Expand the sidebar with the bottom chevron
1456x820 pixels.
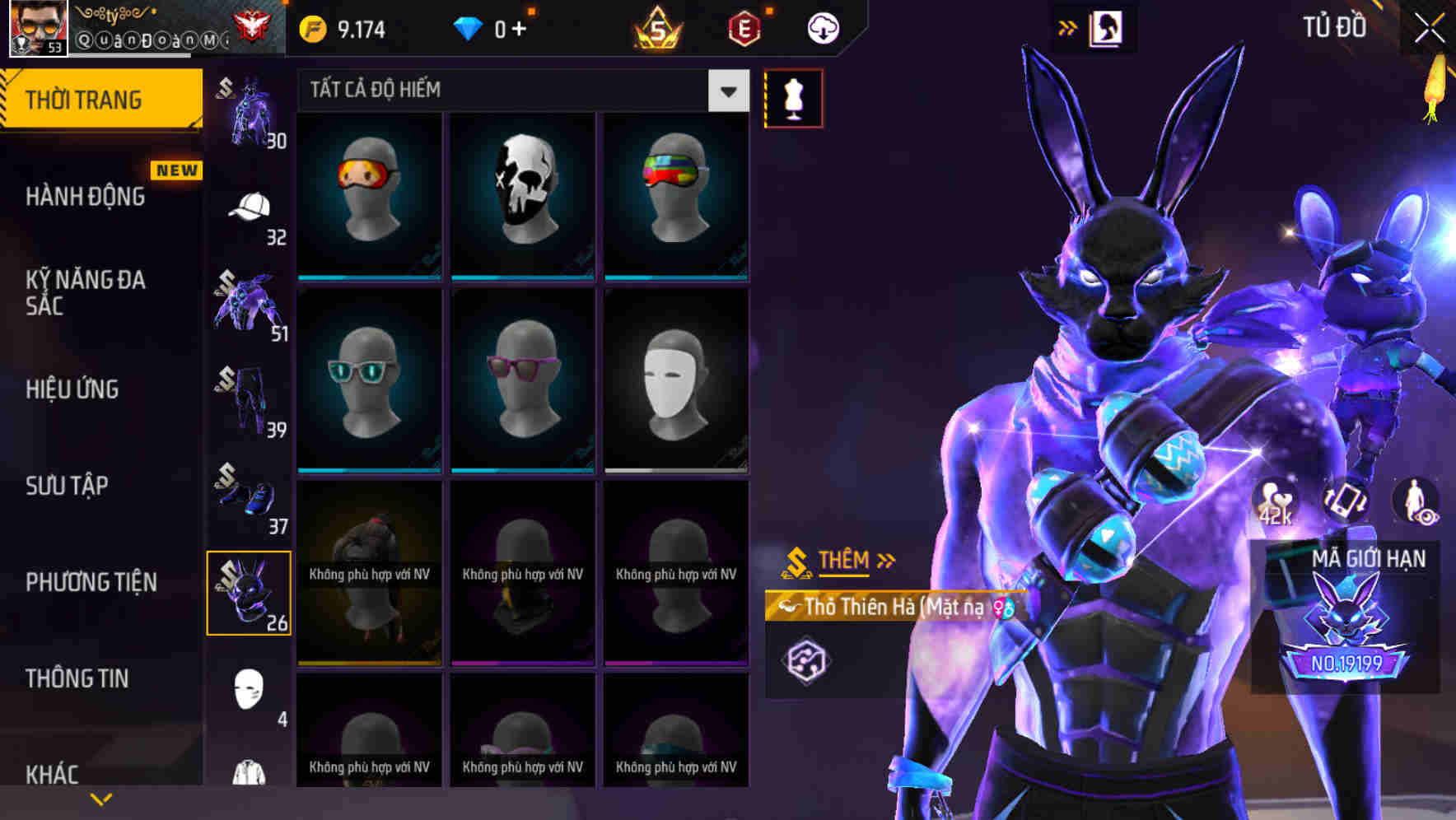[x=101, y=799]
